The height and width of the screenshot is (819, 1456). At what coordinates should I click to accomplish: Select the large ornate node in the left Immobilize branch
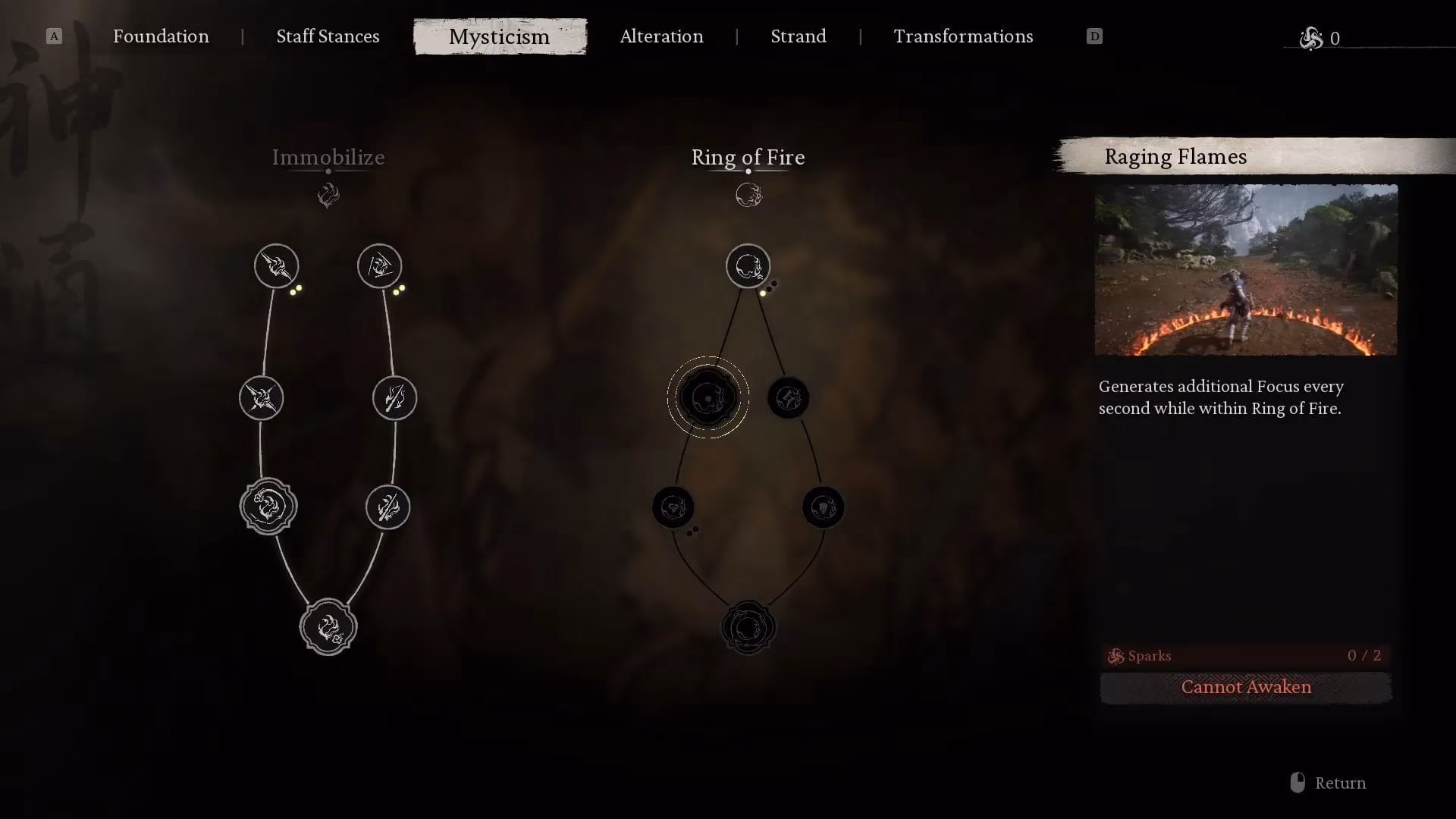tap(269, 507)
